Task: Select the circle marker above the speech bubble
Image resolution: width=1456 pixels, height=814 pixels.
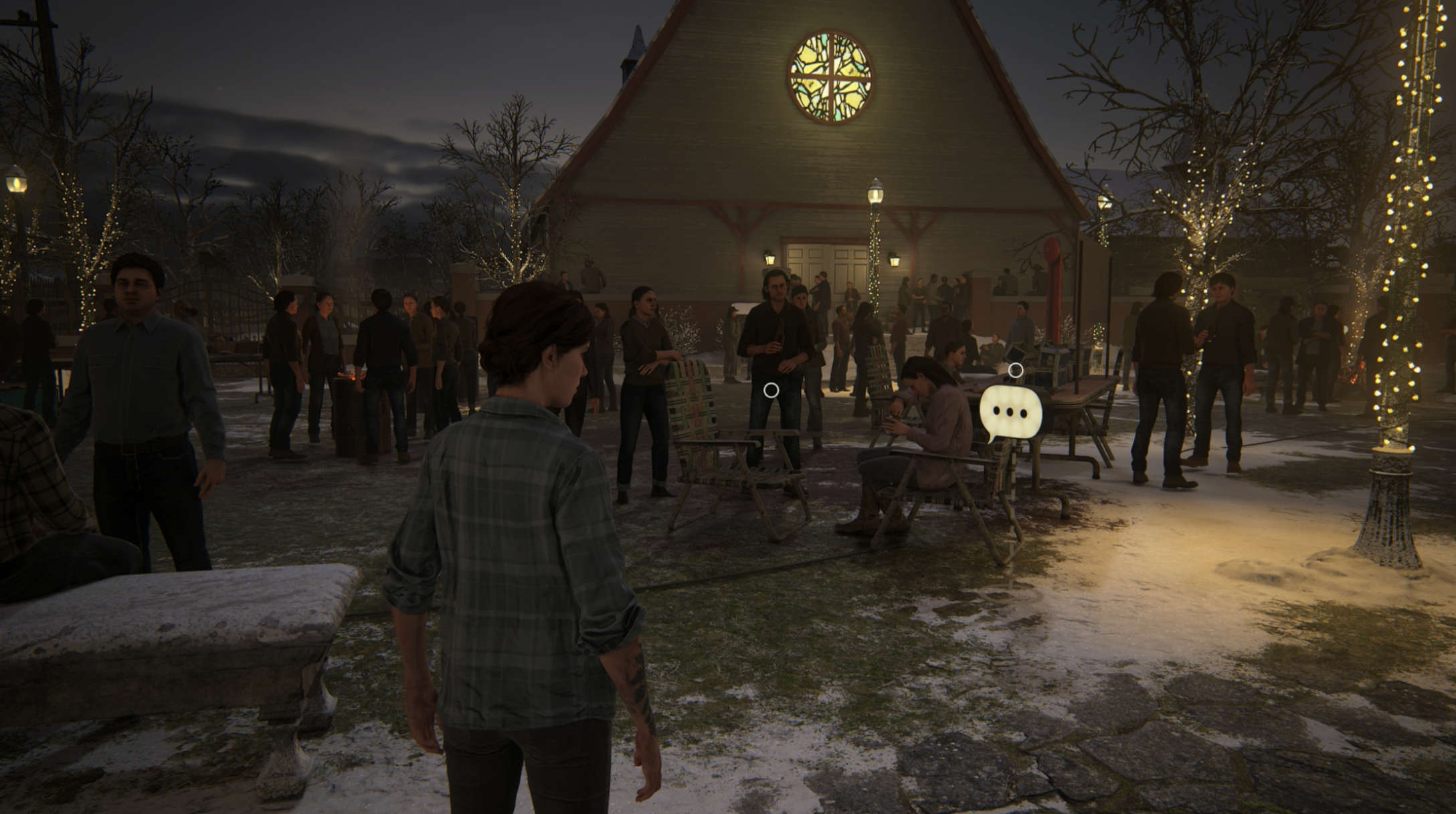Action: point(1015,370)
